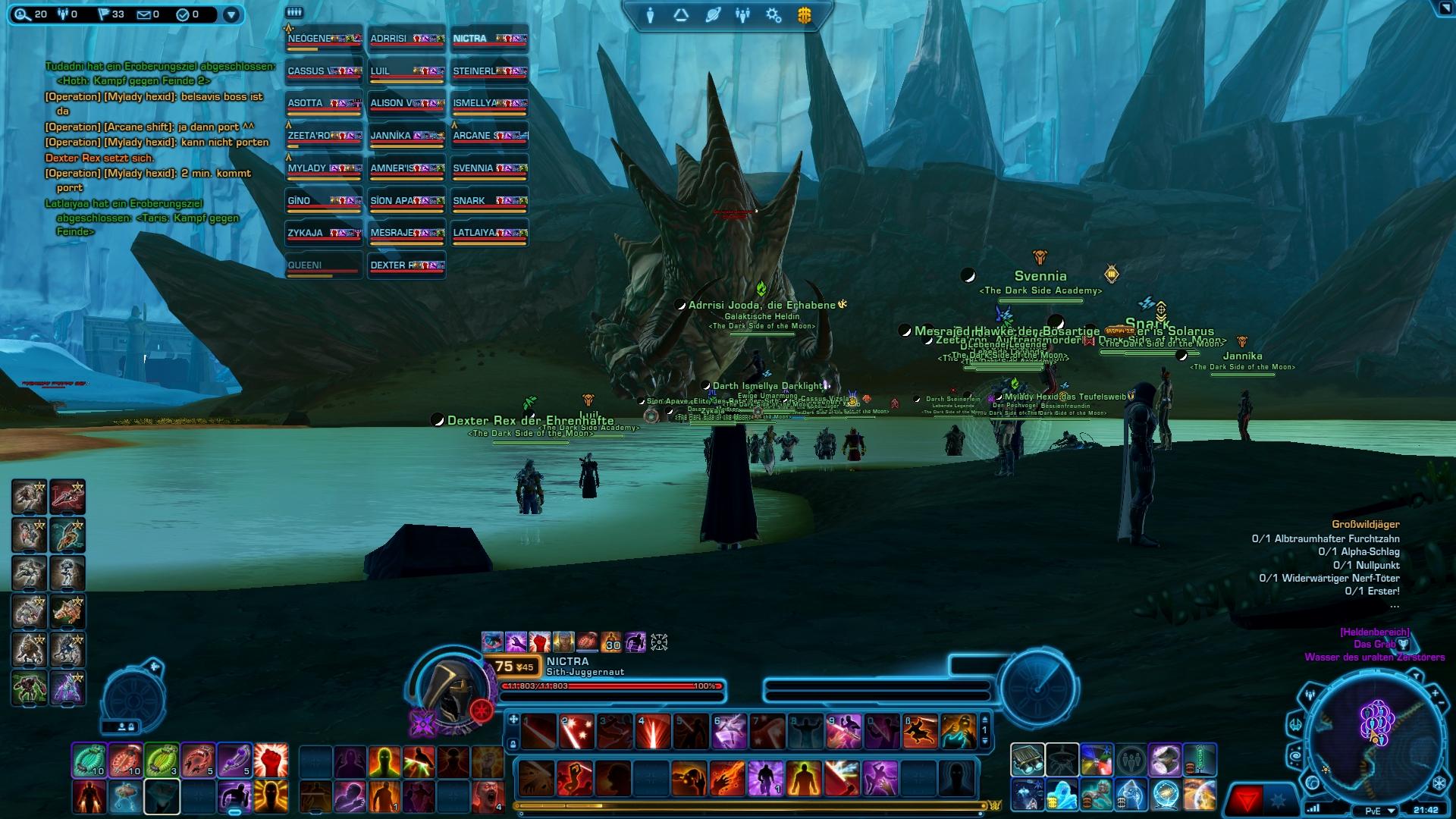Open the filter arrow atop the minimap
The image size is (1456, 819).
(1417, 676)
